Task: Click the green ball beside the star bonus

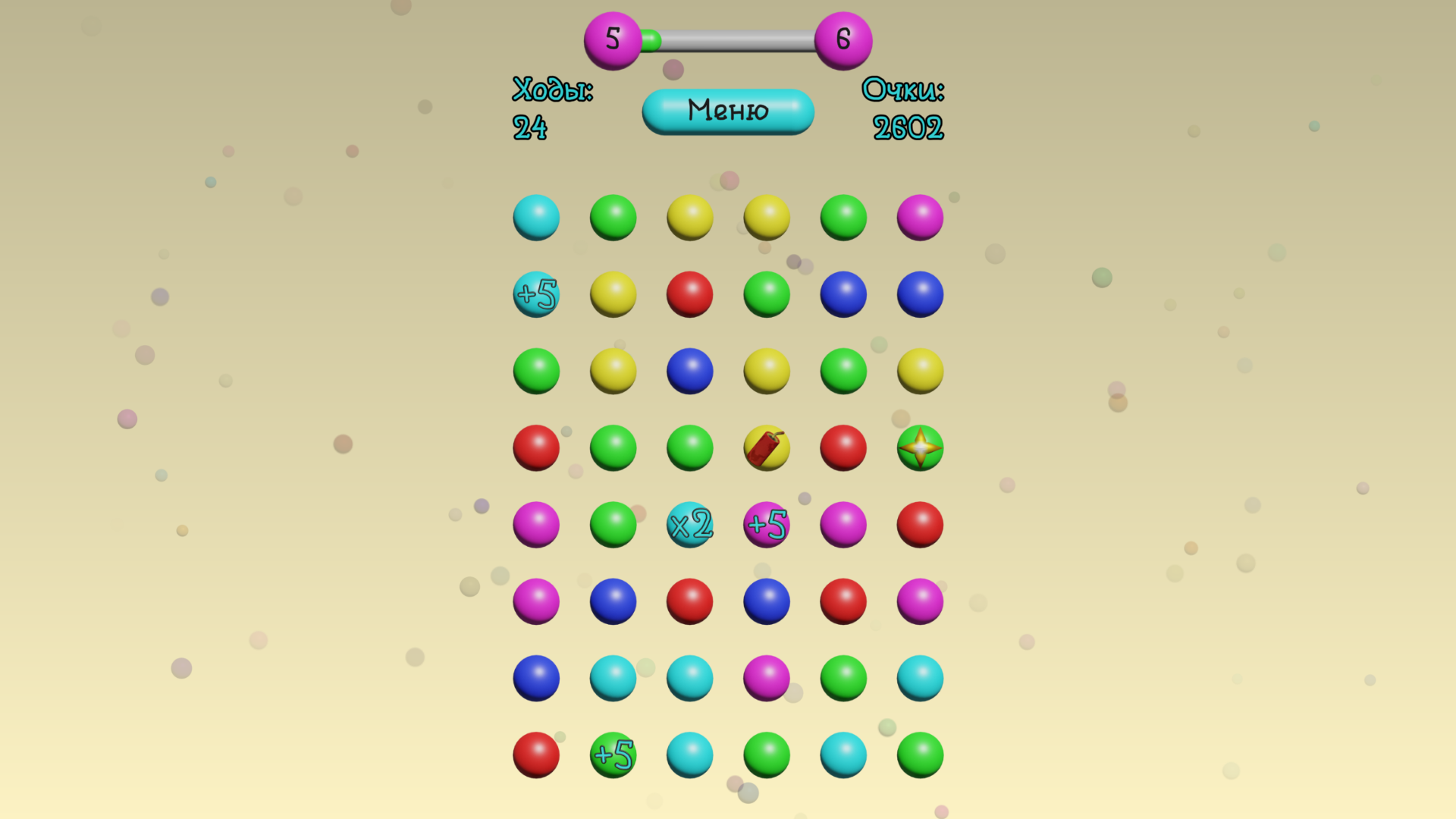Action: (843, 371)
